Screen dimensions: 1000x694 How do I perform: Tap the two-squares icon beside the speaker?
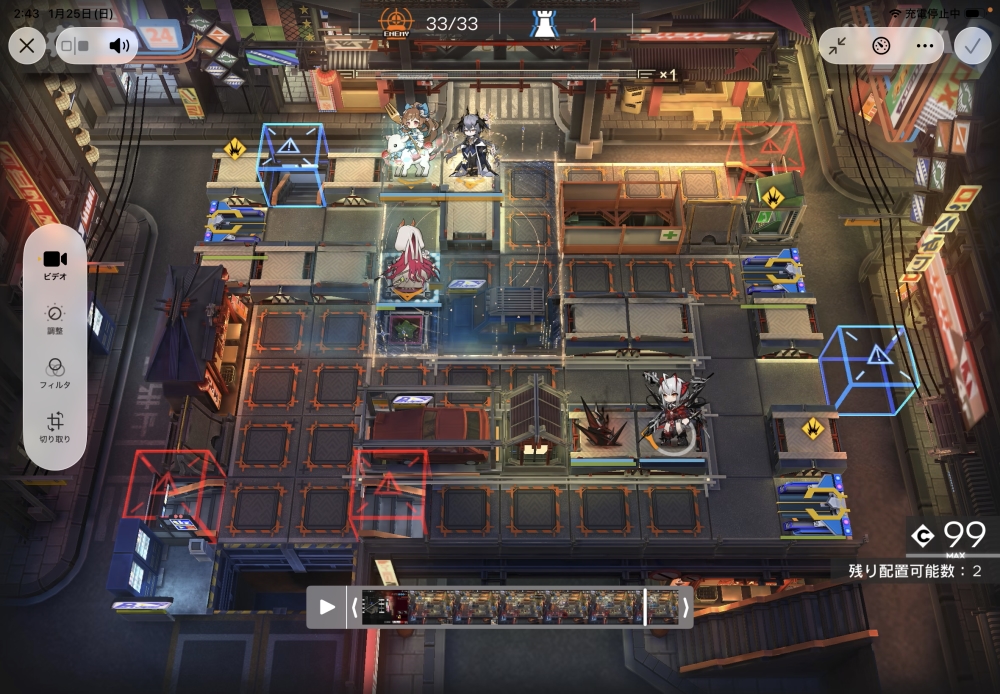point(76,45)
